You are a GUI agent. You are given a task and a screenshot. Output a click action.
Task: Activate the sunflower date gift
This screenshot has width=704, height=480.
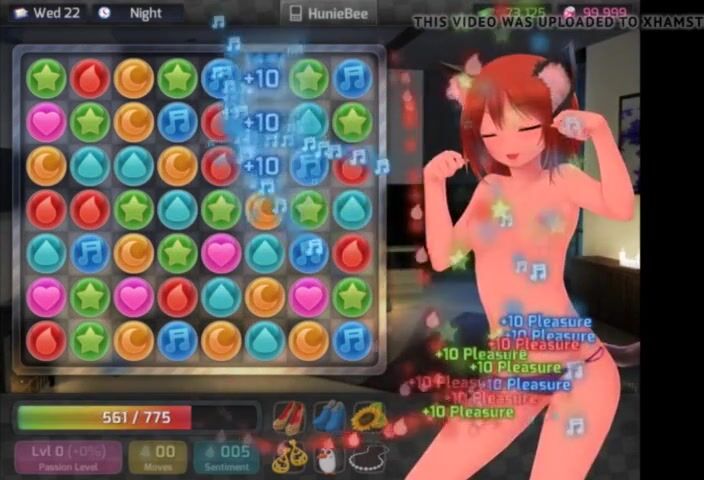(369, 416)
